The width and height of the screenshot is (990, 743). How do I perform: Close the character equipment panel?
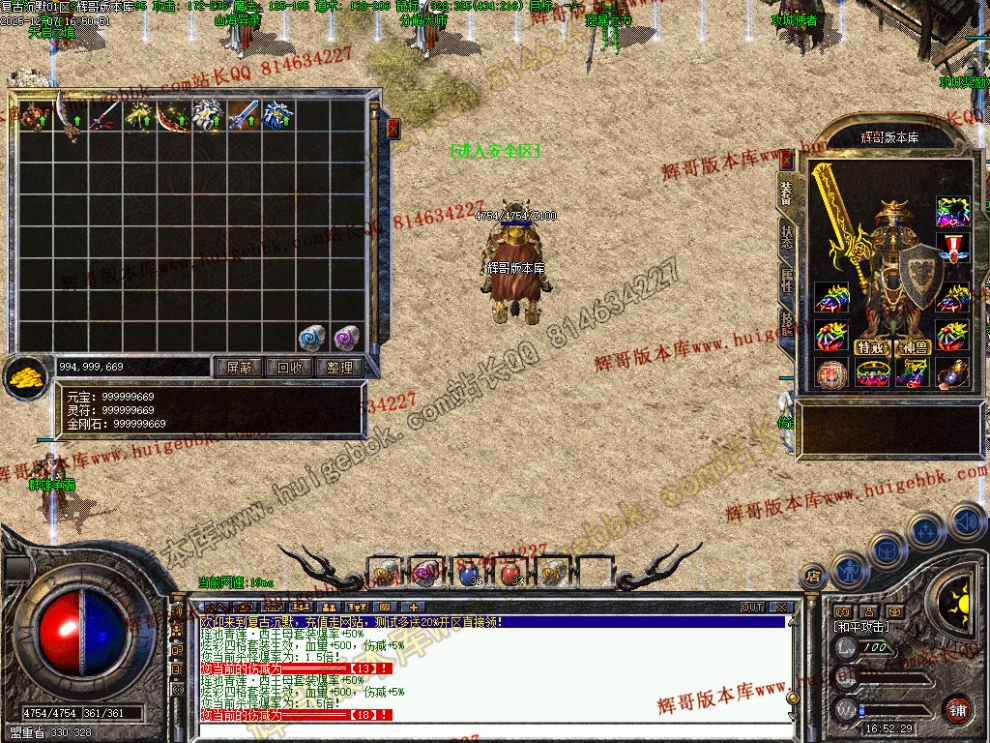(787, 158)
